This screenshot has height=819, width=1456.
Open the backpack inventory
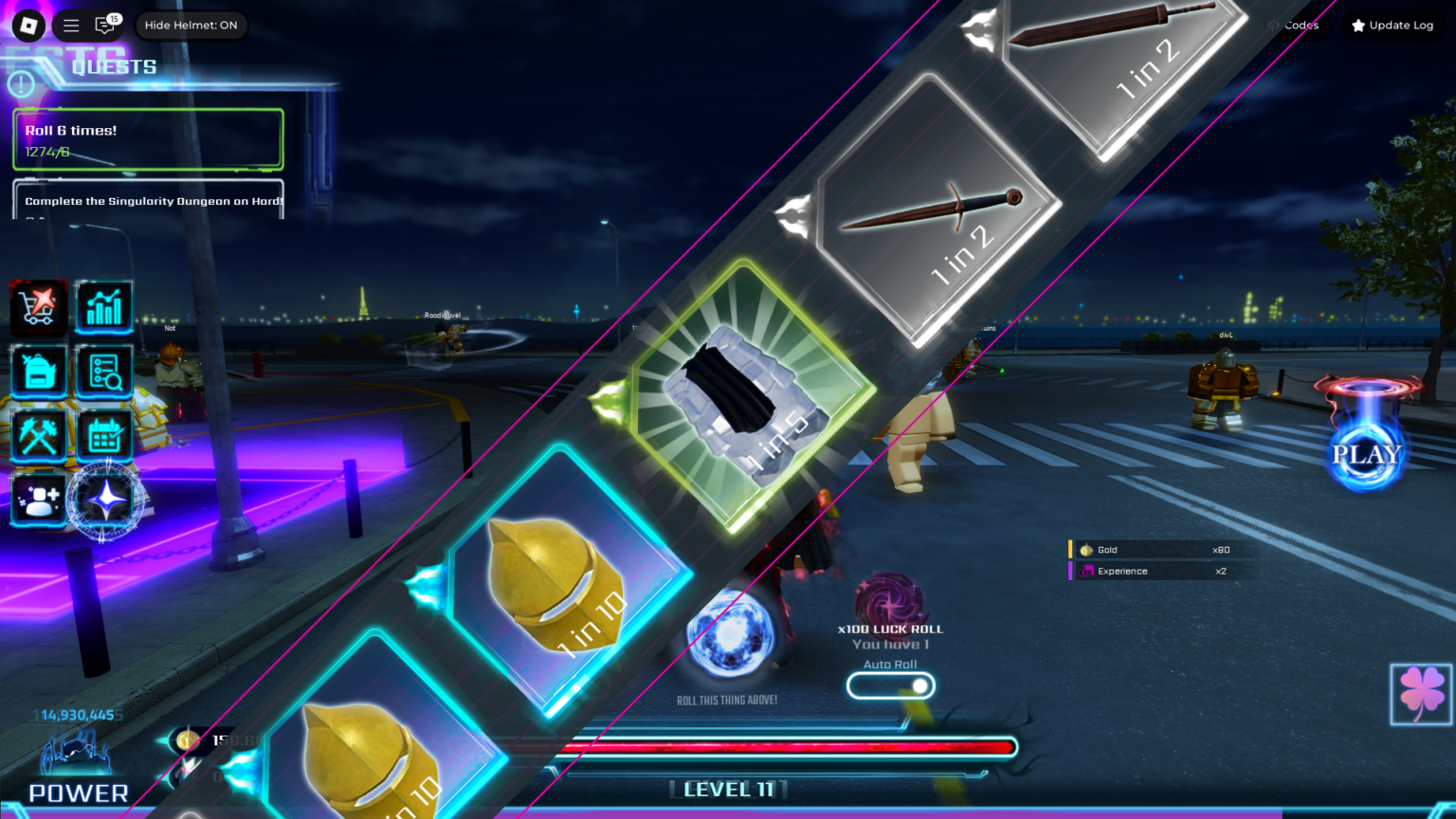pos(39,371)
